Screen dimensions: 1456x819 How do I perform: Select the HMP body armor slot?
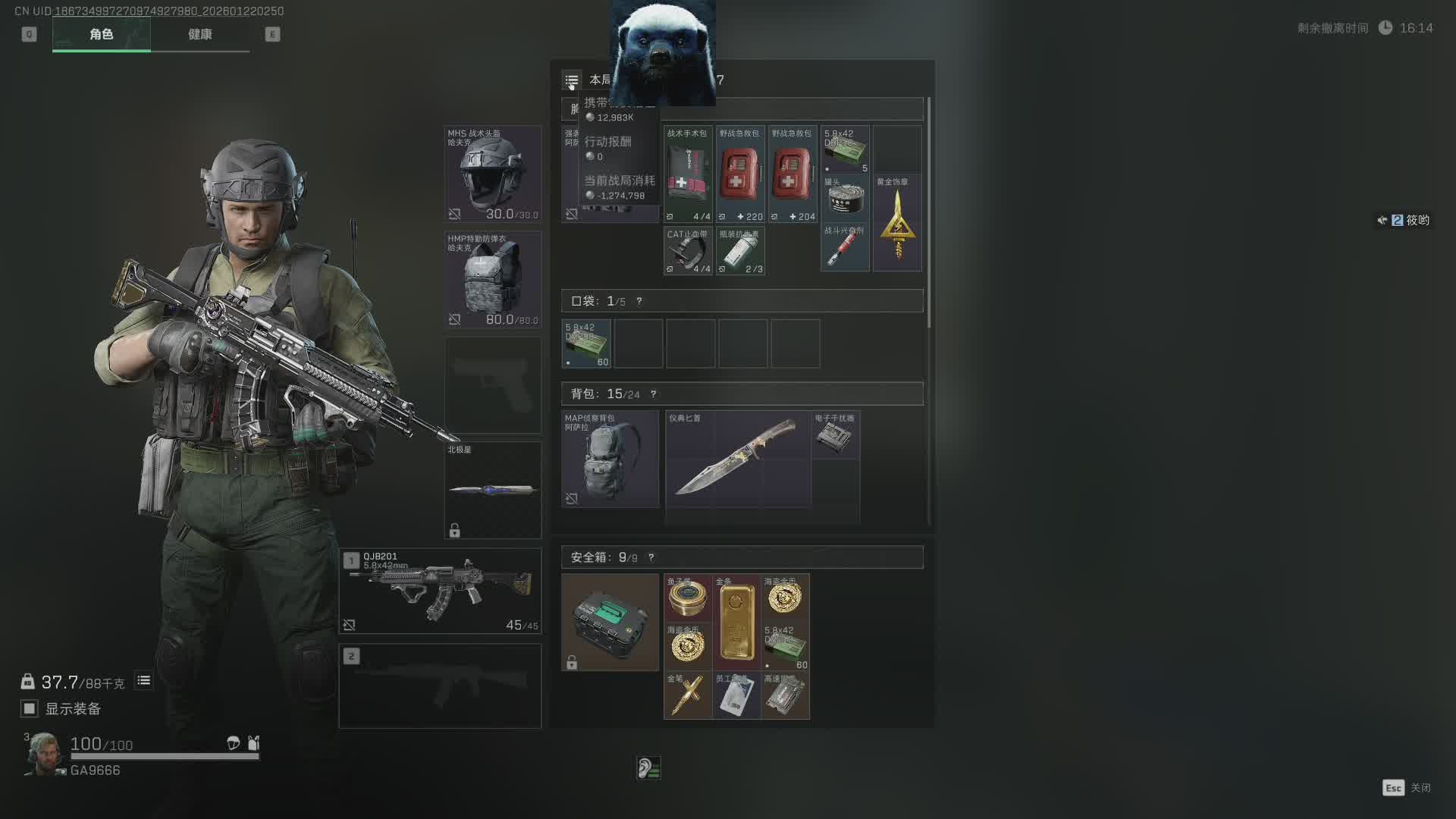492,279
